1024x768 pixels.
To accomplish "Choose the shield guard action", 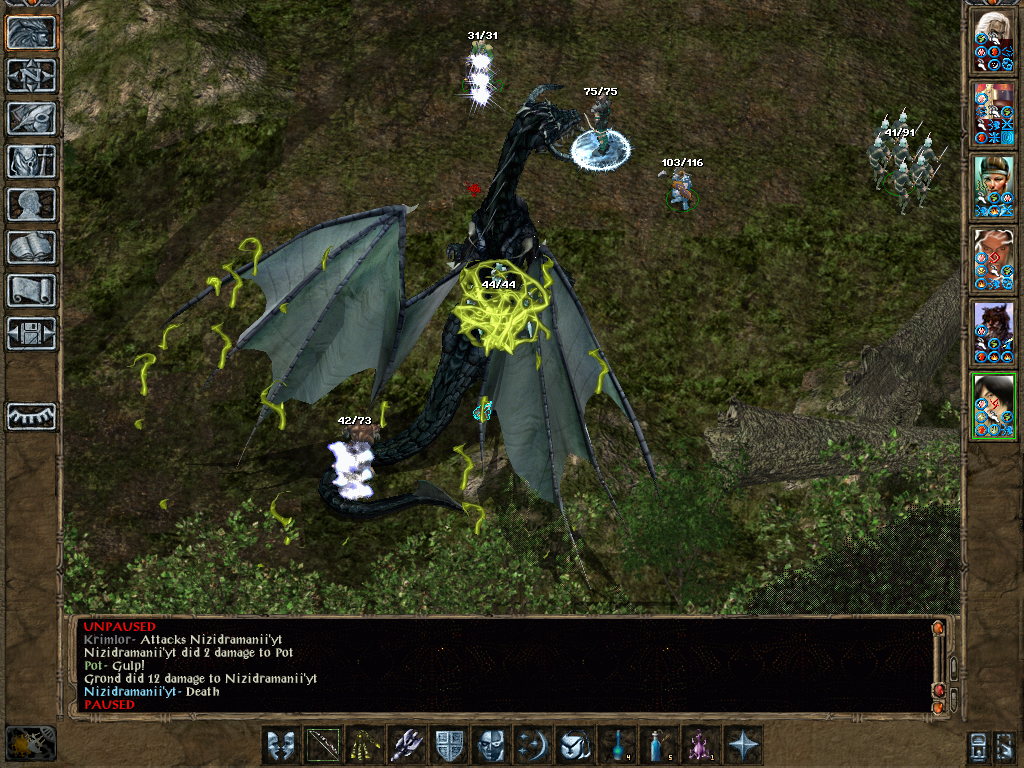I will pos(450,745).
